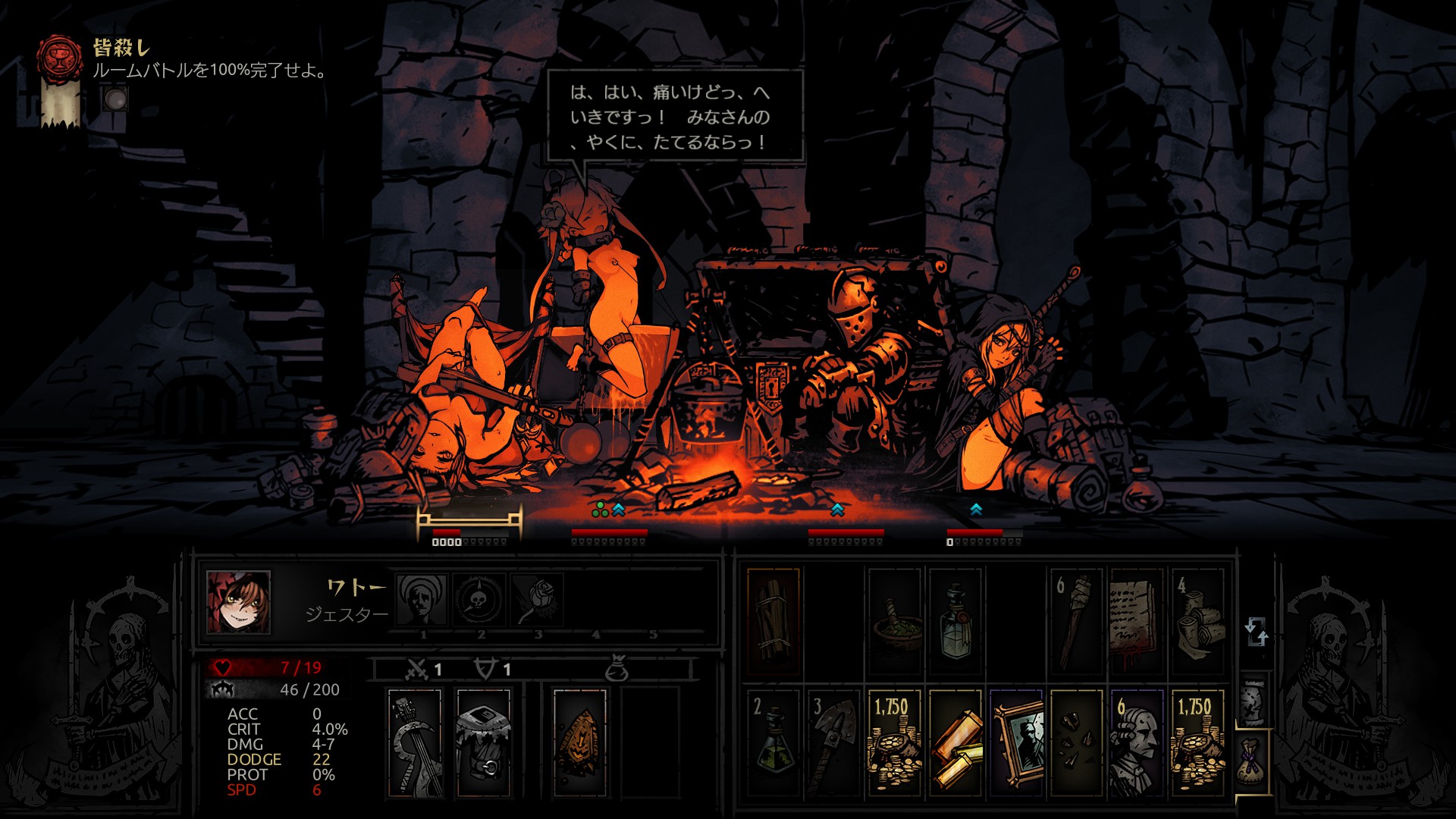The height and width of the screenshot is (819, 1456).
Task: Select the gold bars item
Action: click(x=955, y=743)
